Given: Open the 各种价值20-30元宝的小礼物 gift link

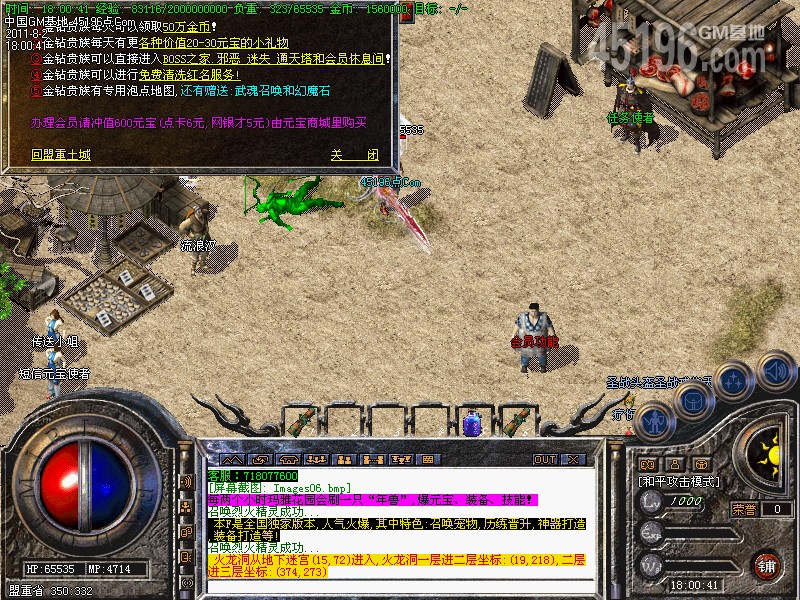Looking at the screenshot, I should 214,43.
